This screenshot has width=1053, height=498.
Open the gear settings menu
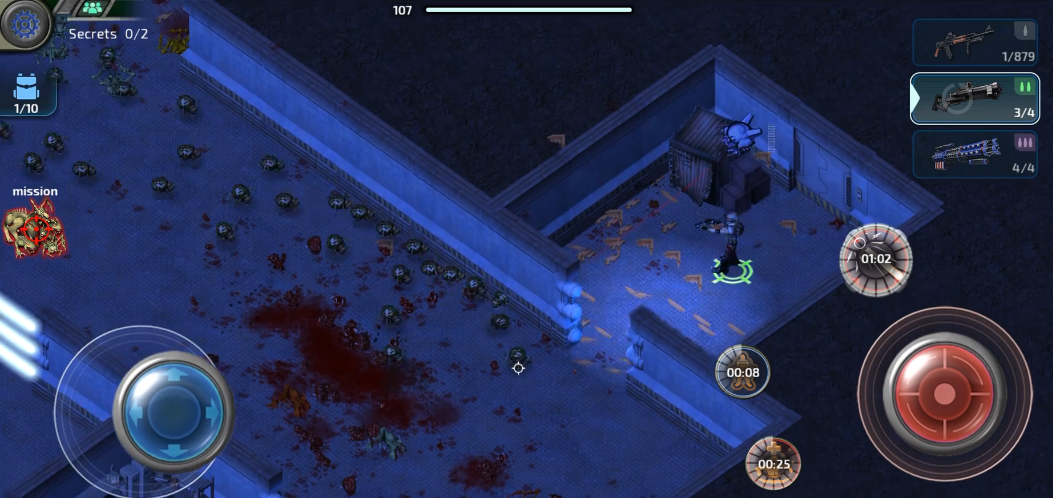24,22
